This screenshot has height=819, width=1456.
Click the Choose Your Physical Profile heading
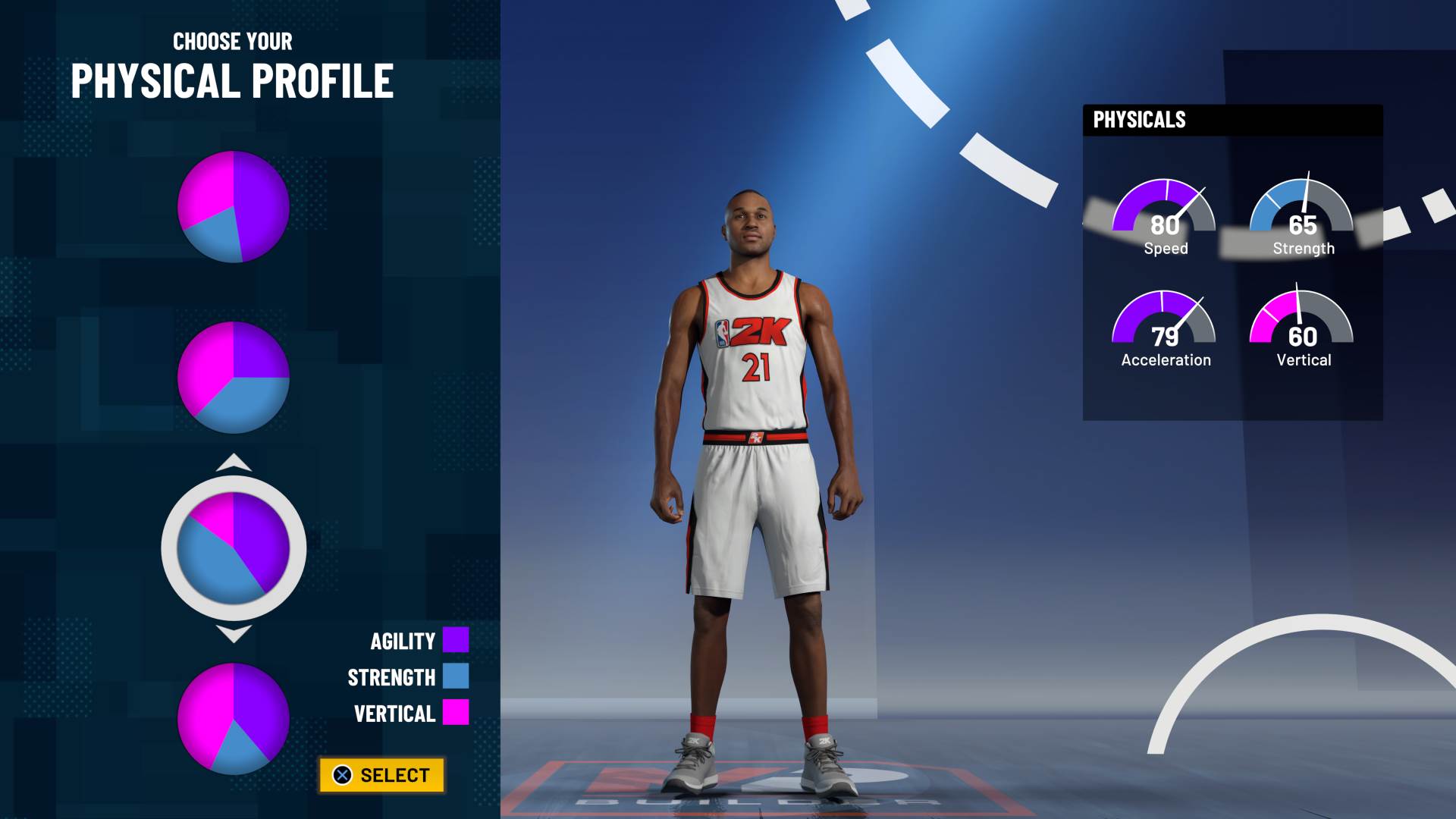tap(232, 64)
